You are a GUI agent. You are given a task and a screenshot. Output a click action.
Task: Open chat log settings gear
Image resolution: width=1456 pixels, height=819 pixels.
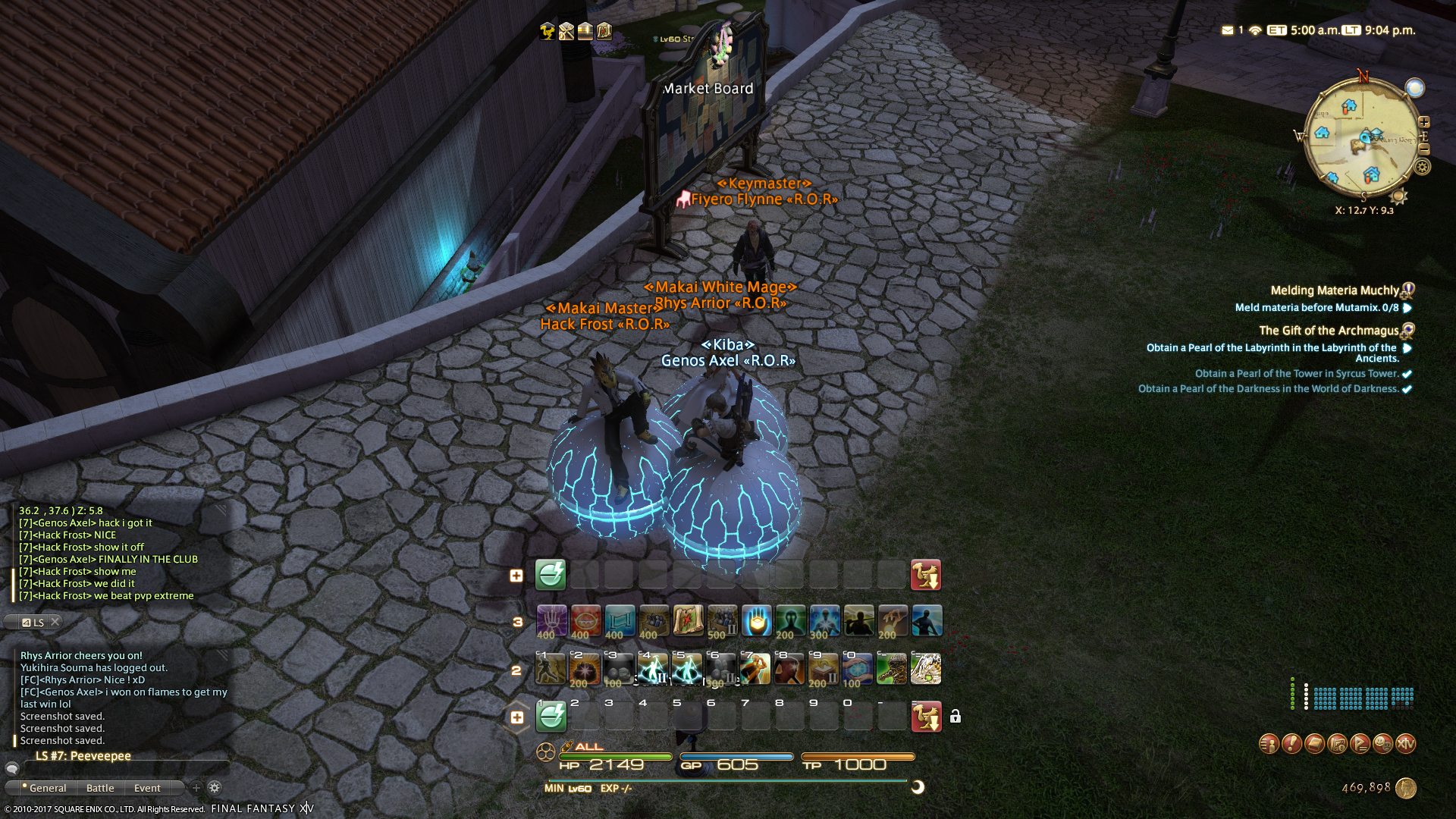215,788
